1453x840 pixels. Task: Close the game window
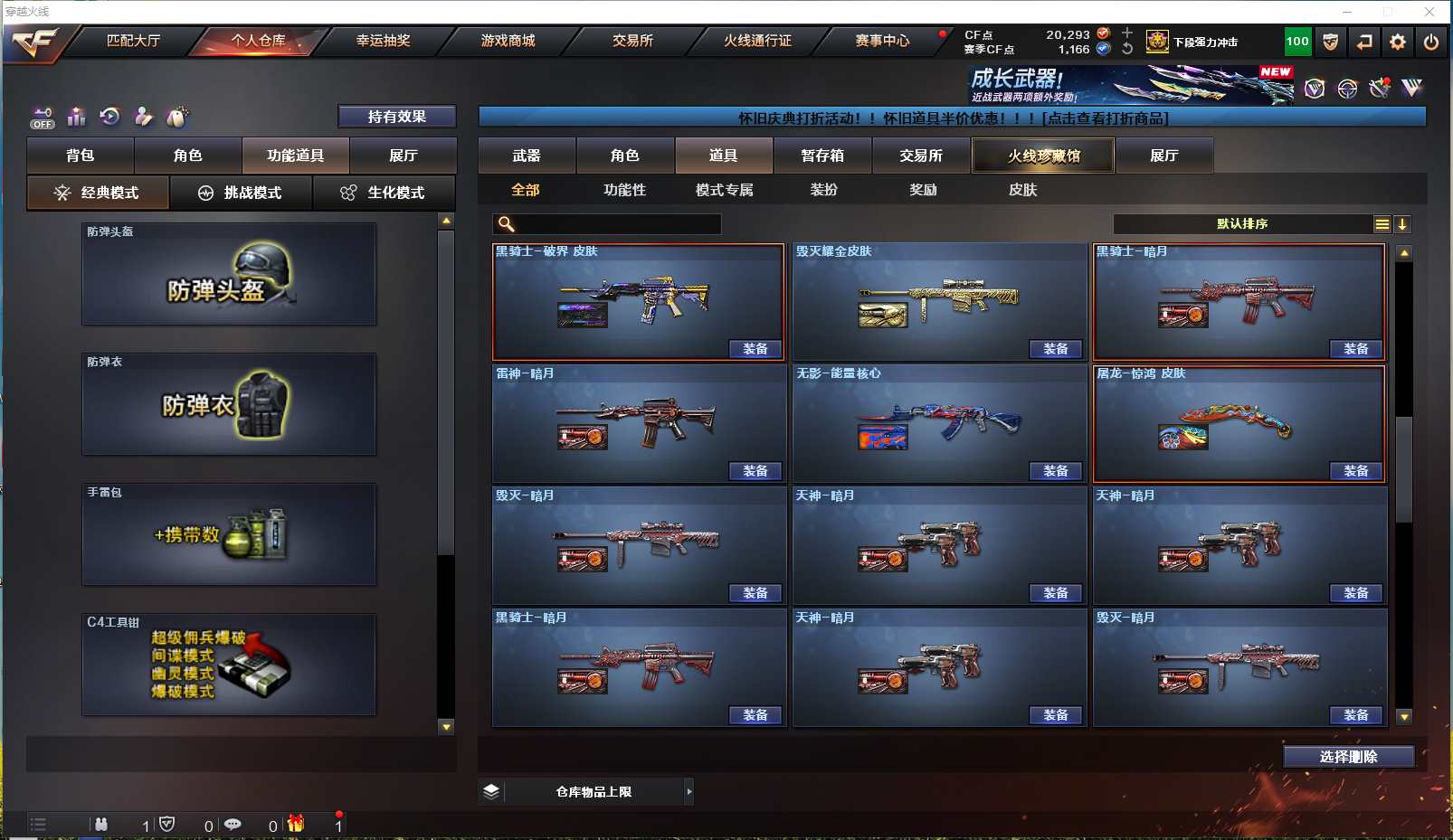1429,12
